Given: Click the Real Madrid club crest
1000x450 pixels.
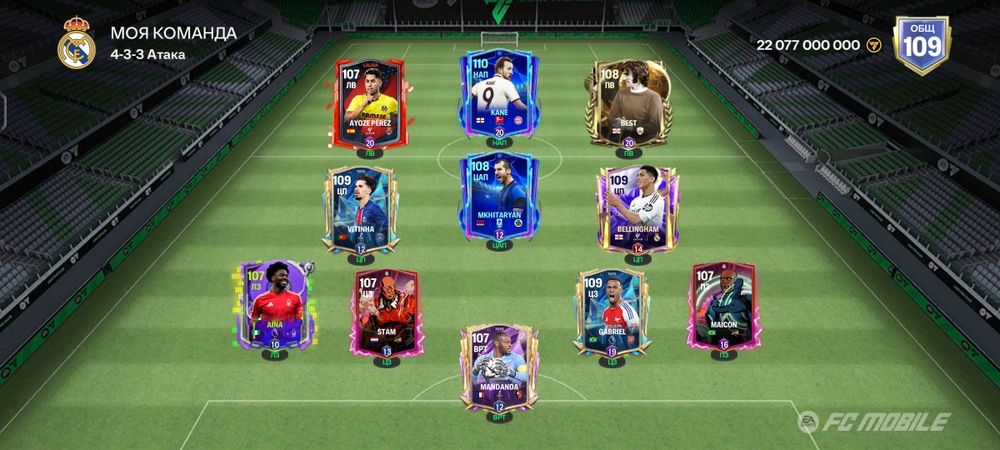Looking at the screenshot, I should (76, 44).
